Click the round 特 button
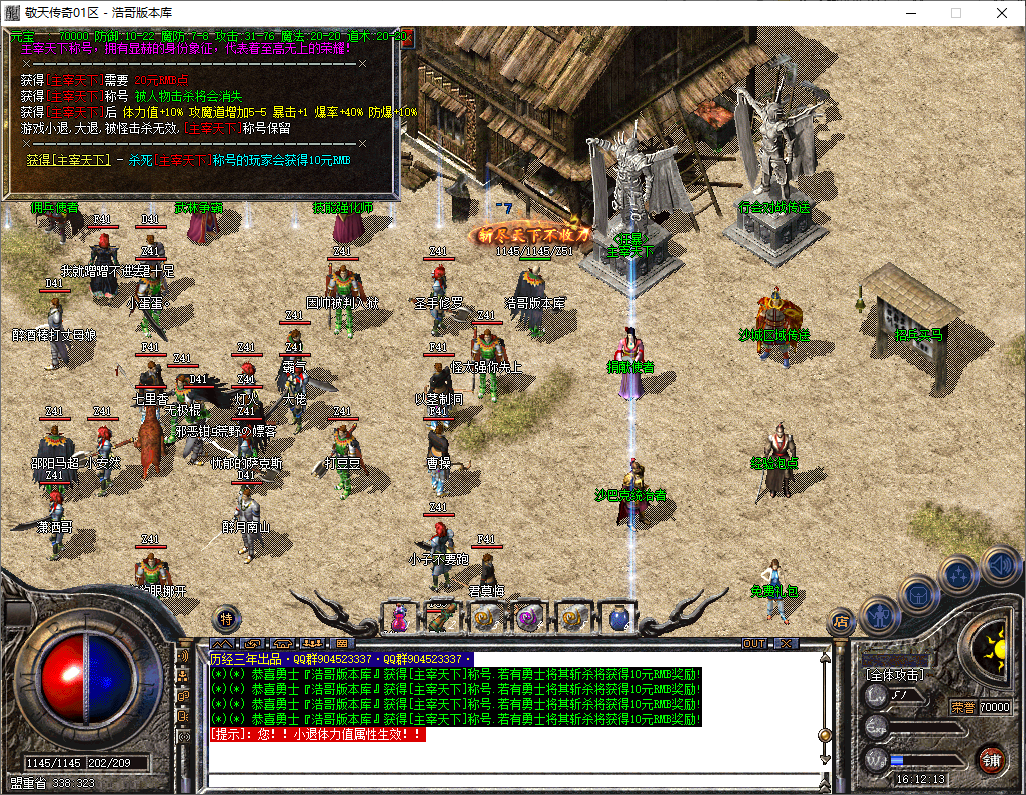1026x795 pixels. pos(226,618)
